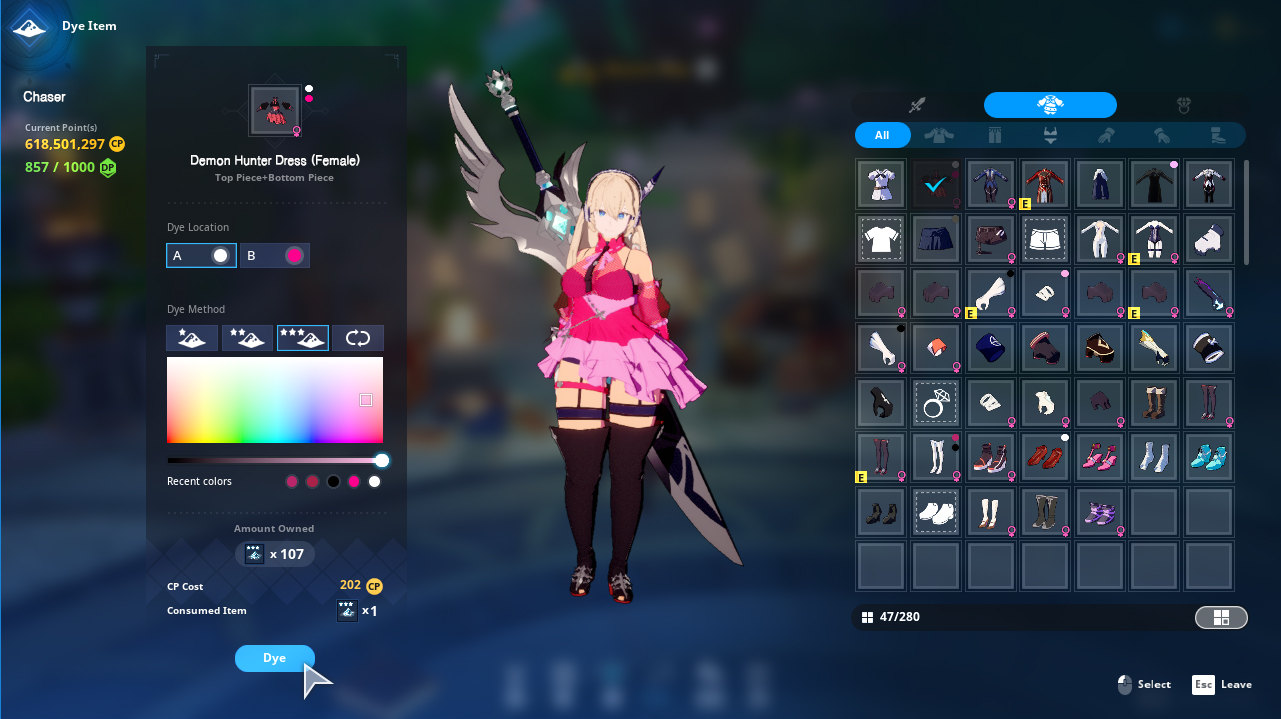Select dye location A
The width and height of the screenshot is (1281, 719).
tap(201, 256)
